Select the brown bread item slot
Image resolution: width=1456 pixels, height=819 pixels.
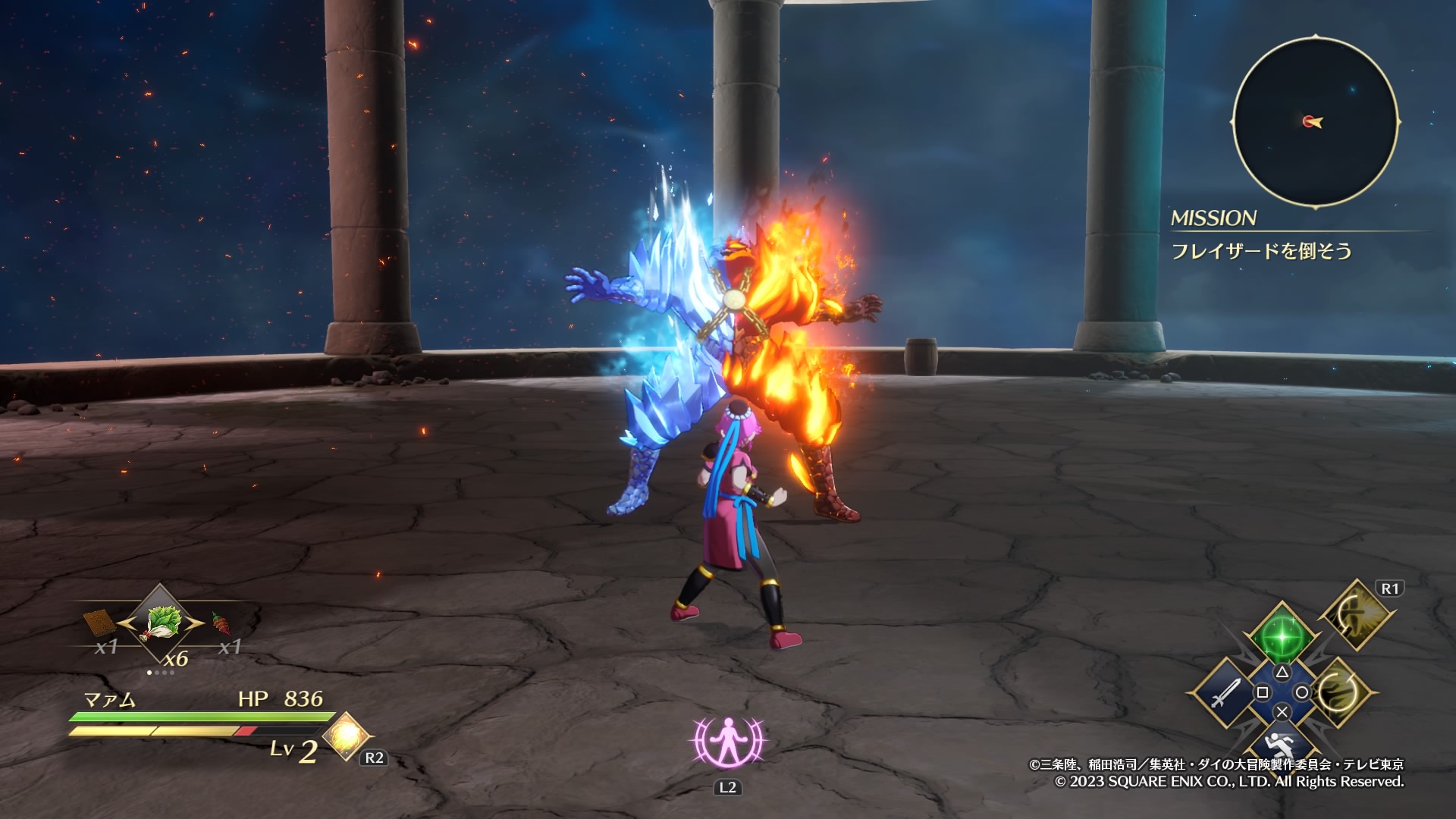(99, 623)
